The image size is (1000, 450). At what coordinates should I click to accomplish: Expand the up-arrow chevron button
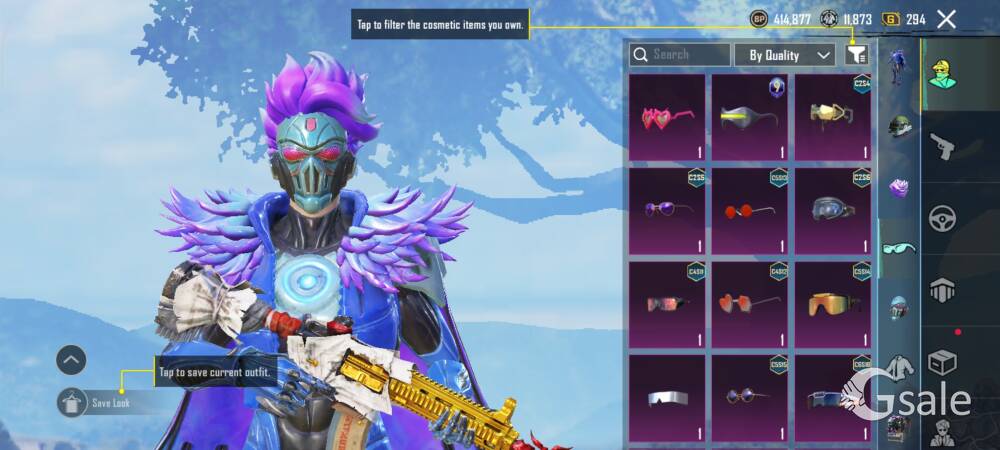pyautogui.click(x=71, y=360)
